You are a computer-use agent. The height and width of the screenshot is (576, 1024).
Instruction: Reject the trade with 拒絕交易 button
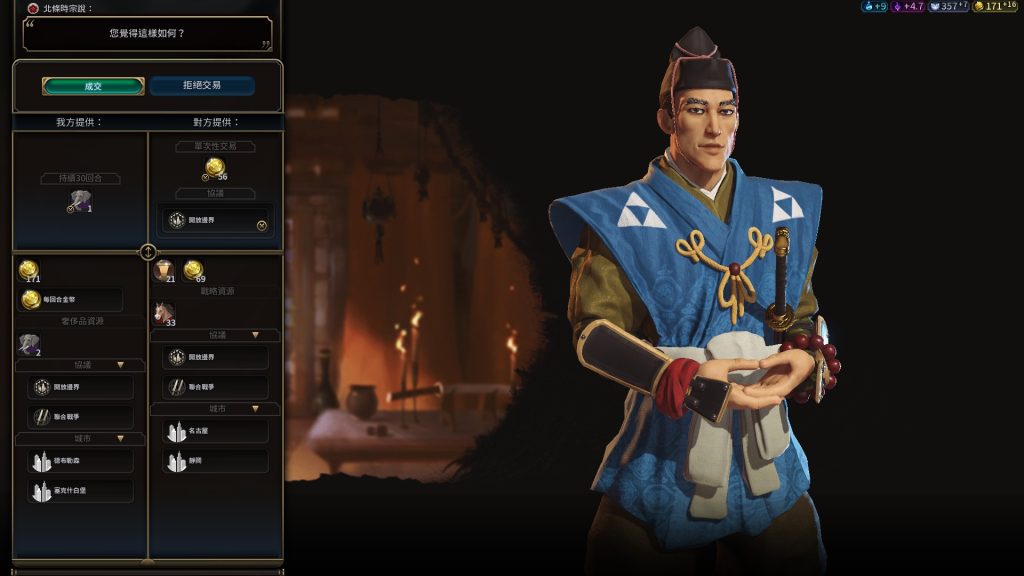coord(202,86)
